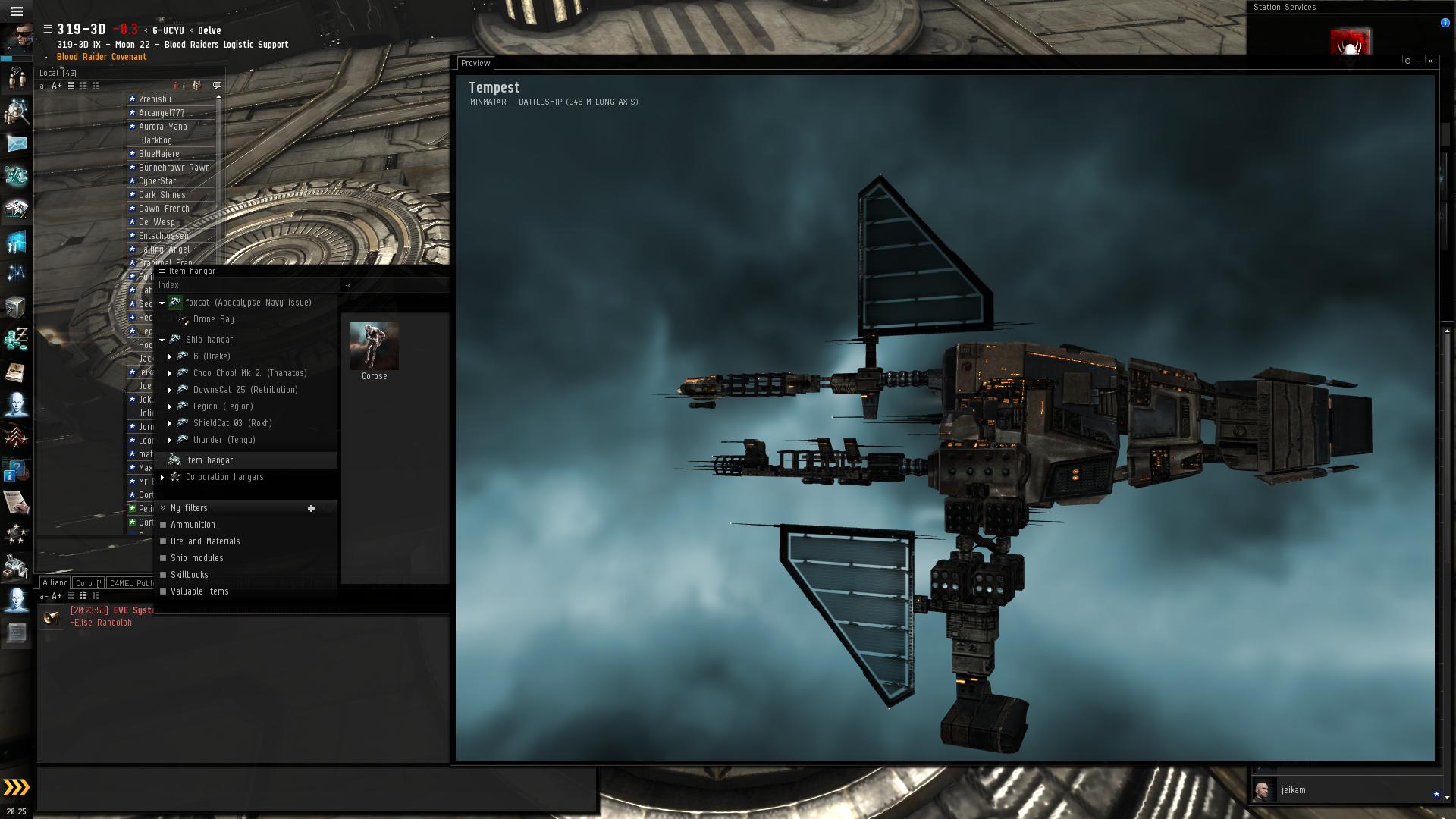The width and height of the screenshot is (1456, 819).
Task: Collapse the inventory index panel
Action: [348, 286]
